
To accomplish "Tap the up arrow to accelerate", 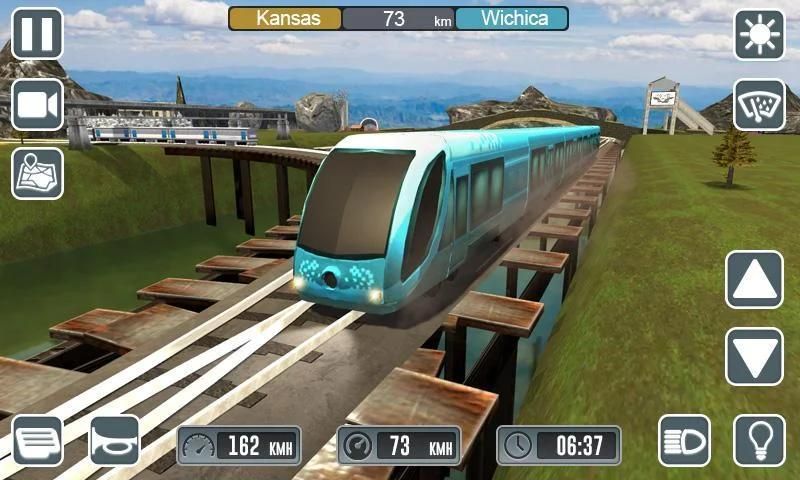I will [754, 279].
